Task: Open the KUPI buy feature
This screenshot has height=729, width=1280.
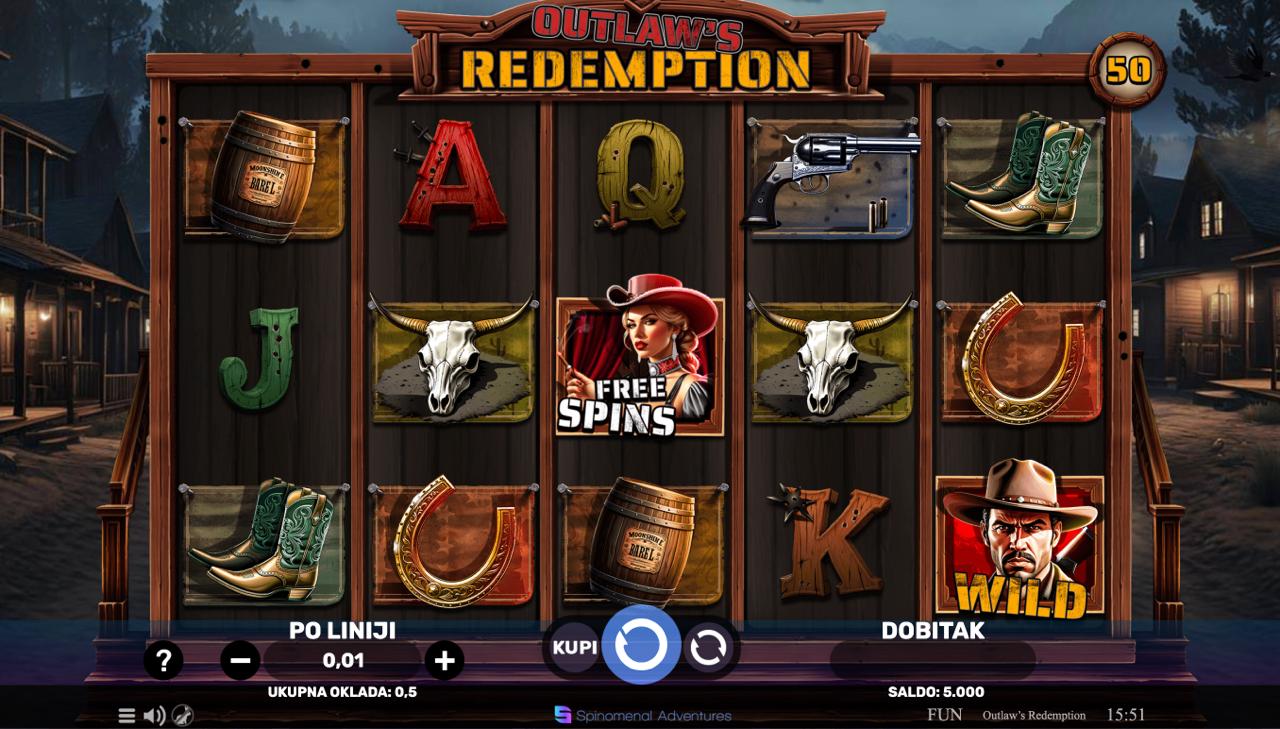Action: (575, 647)
